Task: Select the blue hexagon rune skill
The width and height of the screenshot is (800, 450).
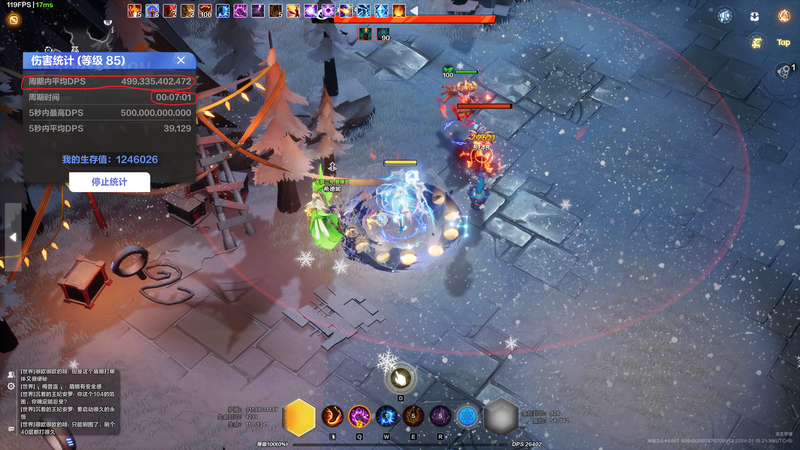Action: coord(467,415)
